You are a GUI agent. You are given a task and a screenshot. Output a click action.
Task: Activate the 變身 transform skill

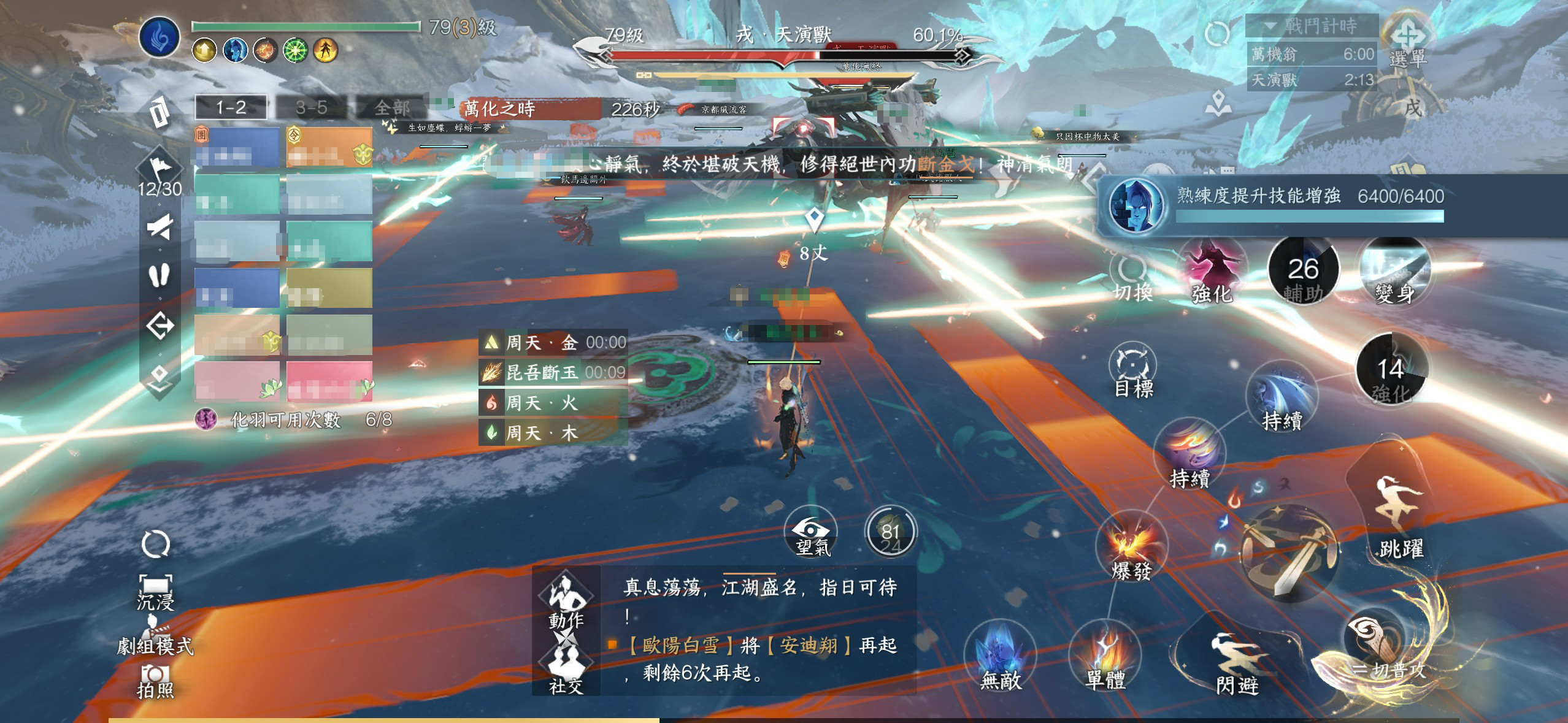(1395, 274)
